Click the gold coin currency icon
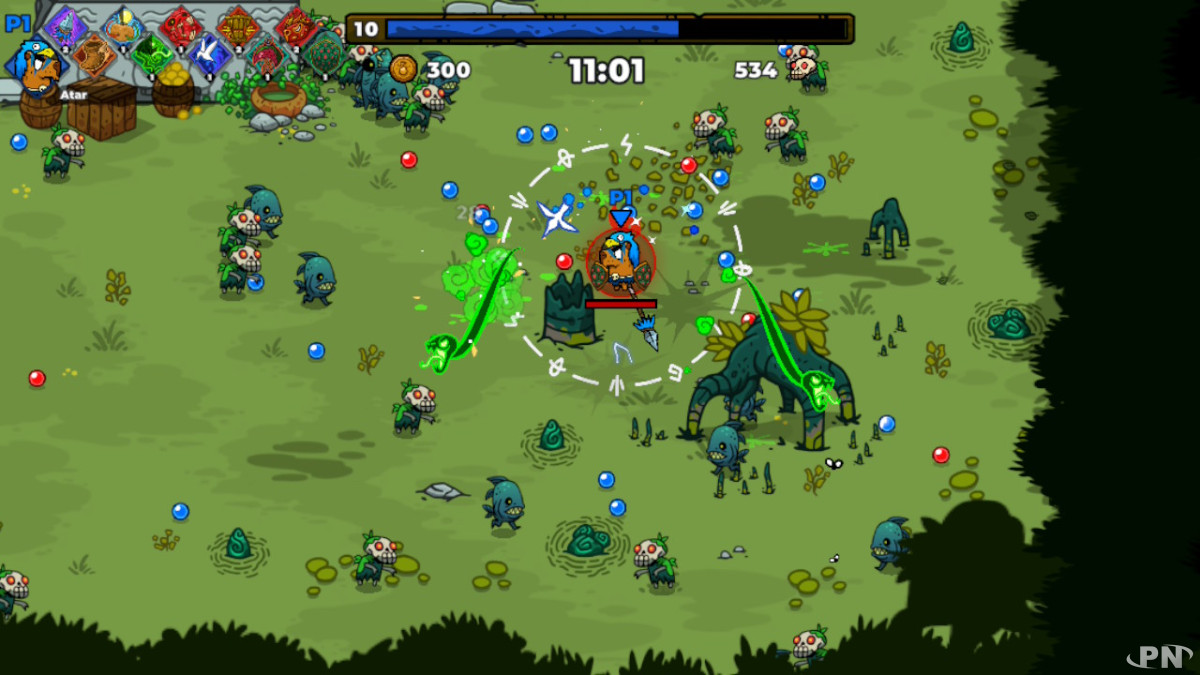 click(403, 69)
